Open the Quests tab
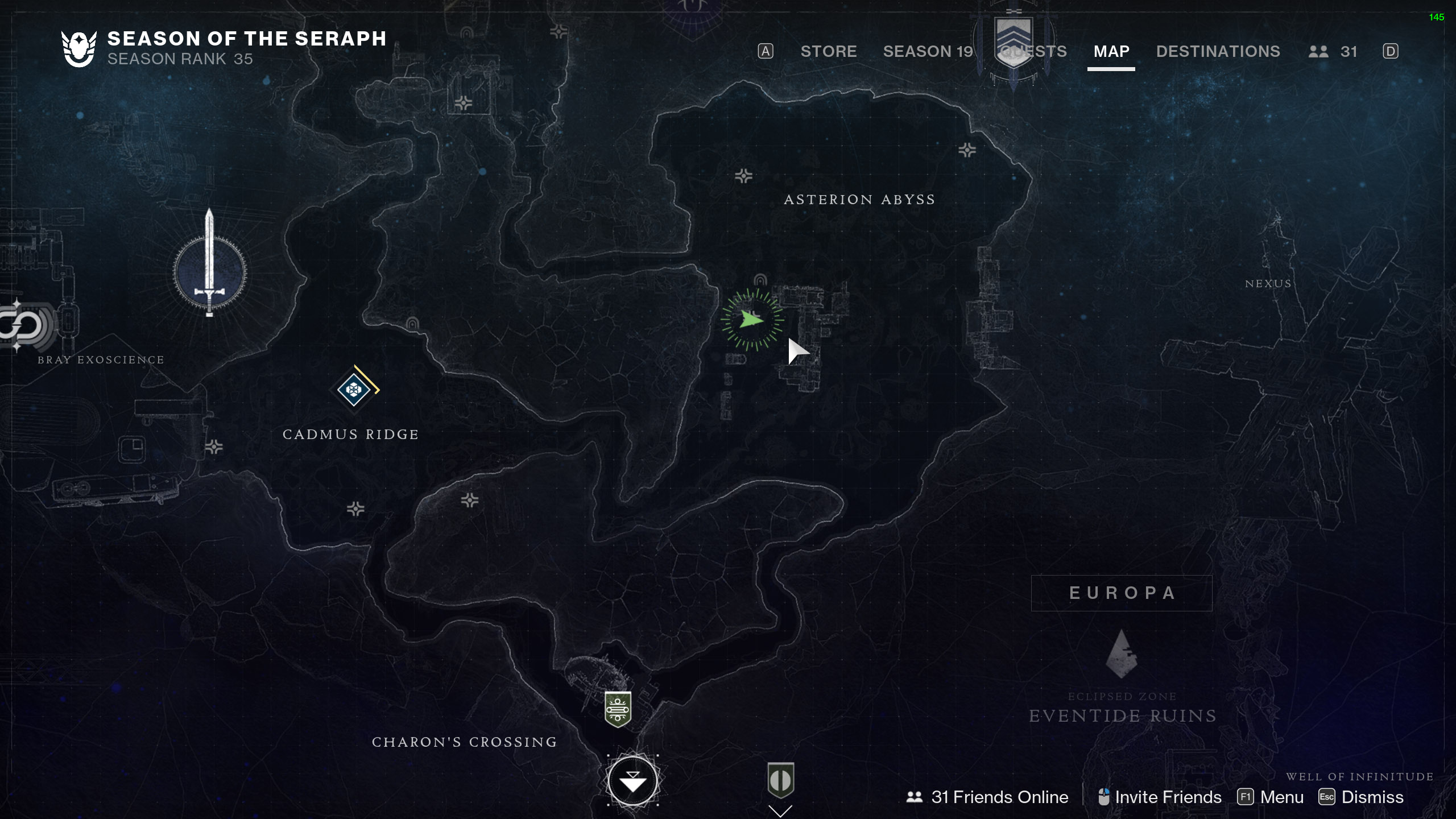The image size is (1456, 819). point(1033,51)
